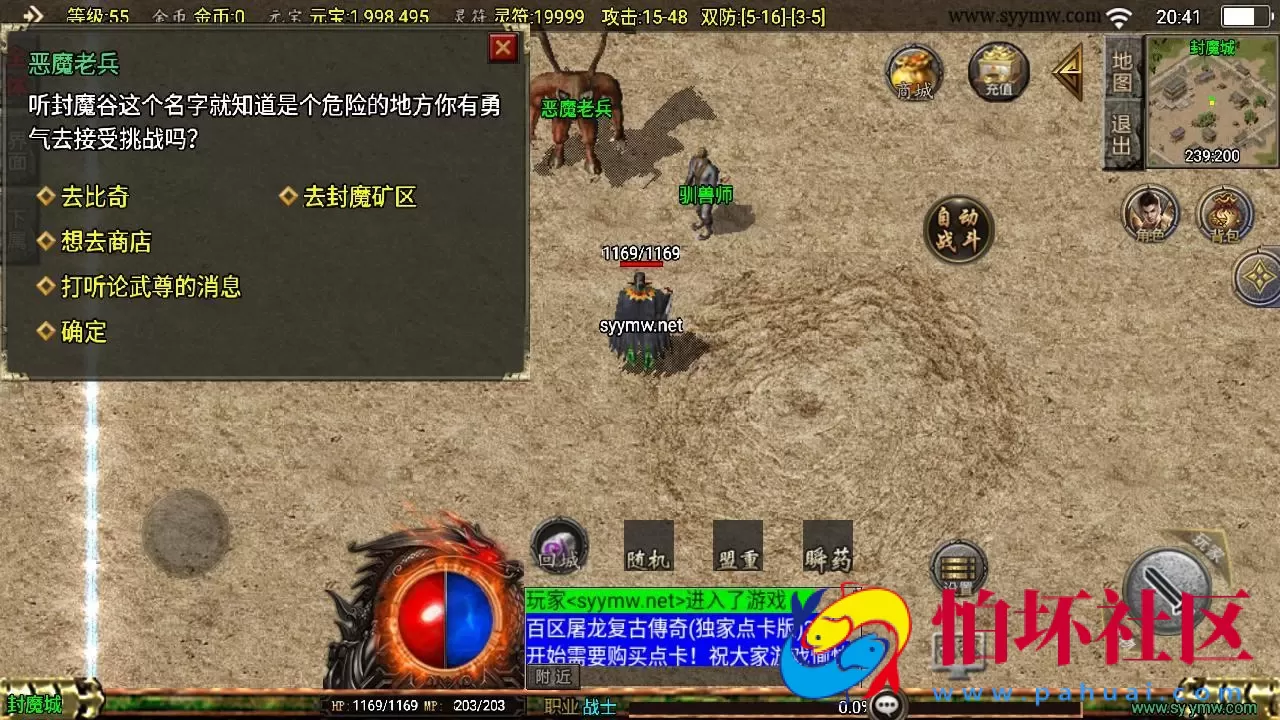
Task: Switch to the 地图 map tab
Action: [x=1121, y=70]
